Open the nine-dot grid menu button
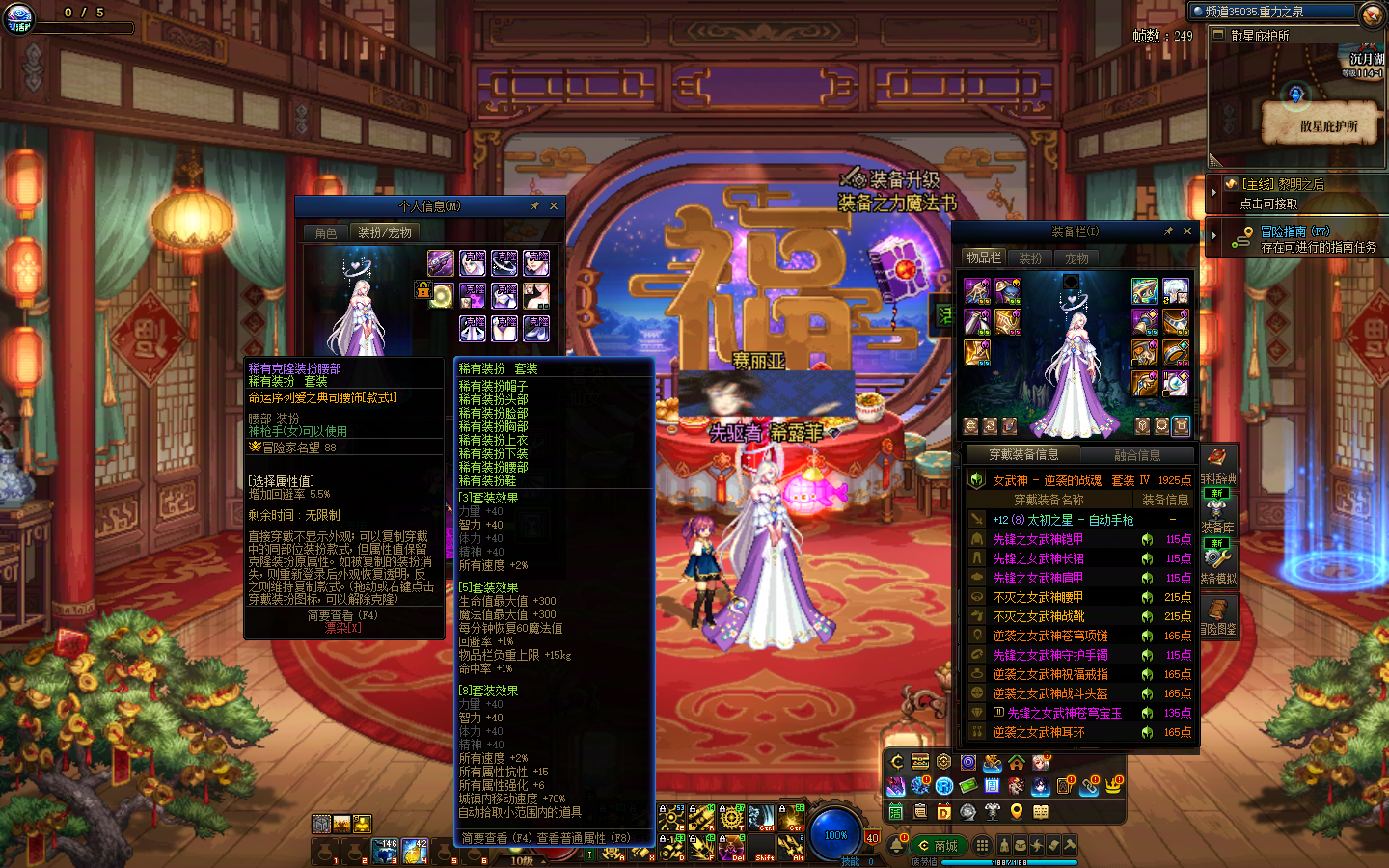 (x=982, y=845)
